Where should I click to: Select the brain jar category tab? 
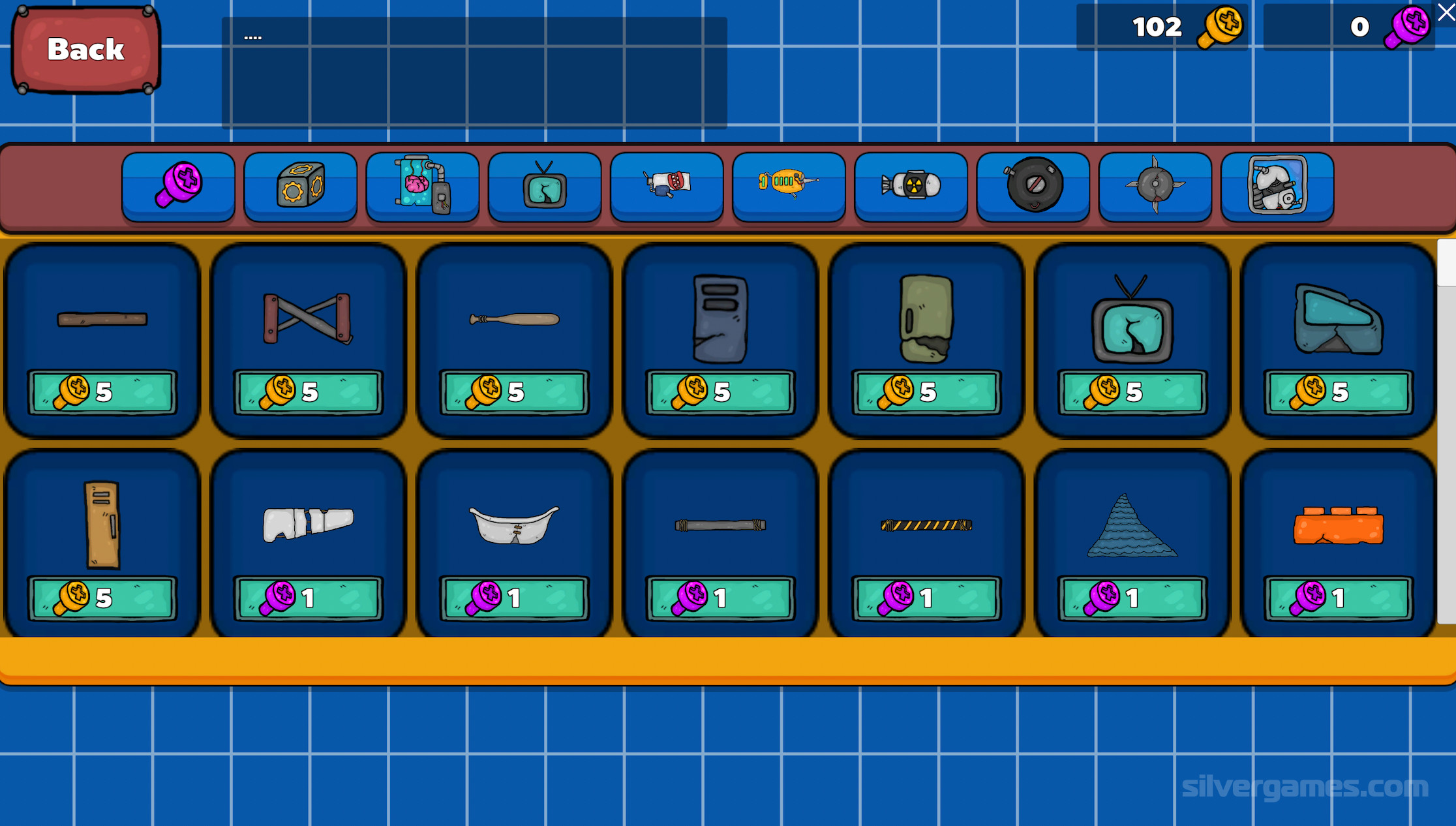422,187
